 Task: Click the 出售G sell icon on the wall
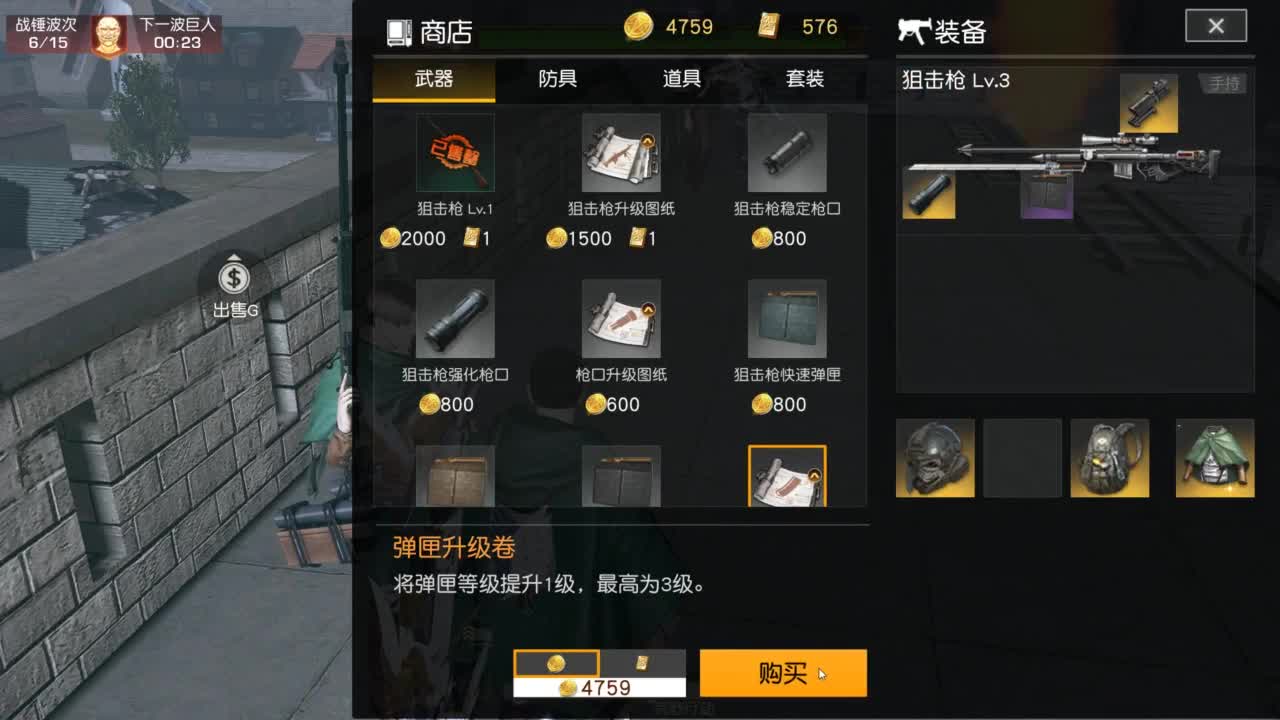click(232, 281)
